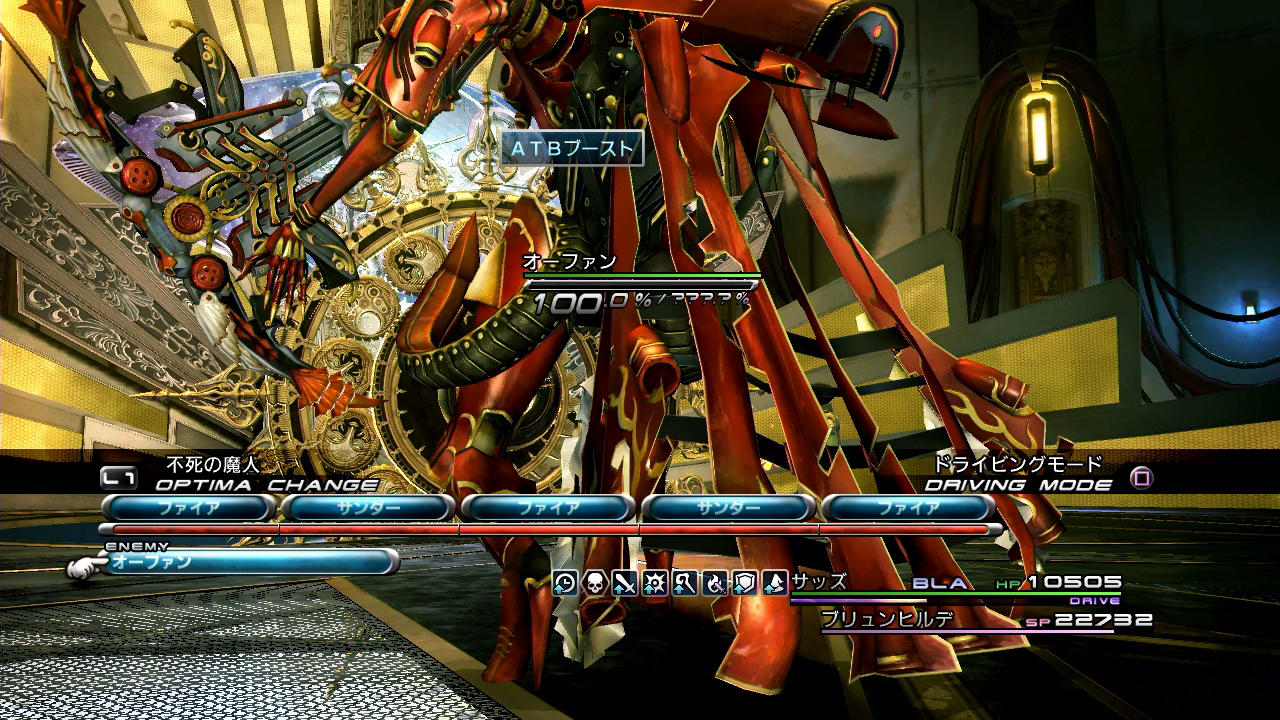Image resolution: width=1280 pixels, height=720 pixels.
Task: Inspect the shield Protect buff icon
Action: pos(745,583)
